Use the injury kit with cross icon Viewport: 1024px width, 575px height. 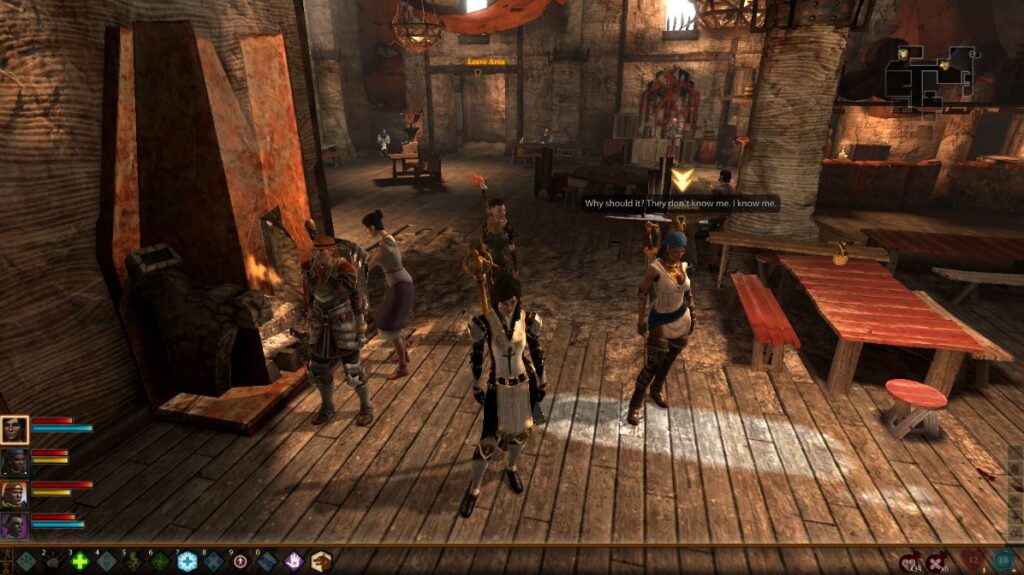pos(937,563)
